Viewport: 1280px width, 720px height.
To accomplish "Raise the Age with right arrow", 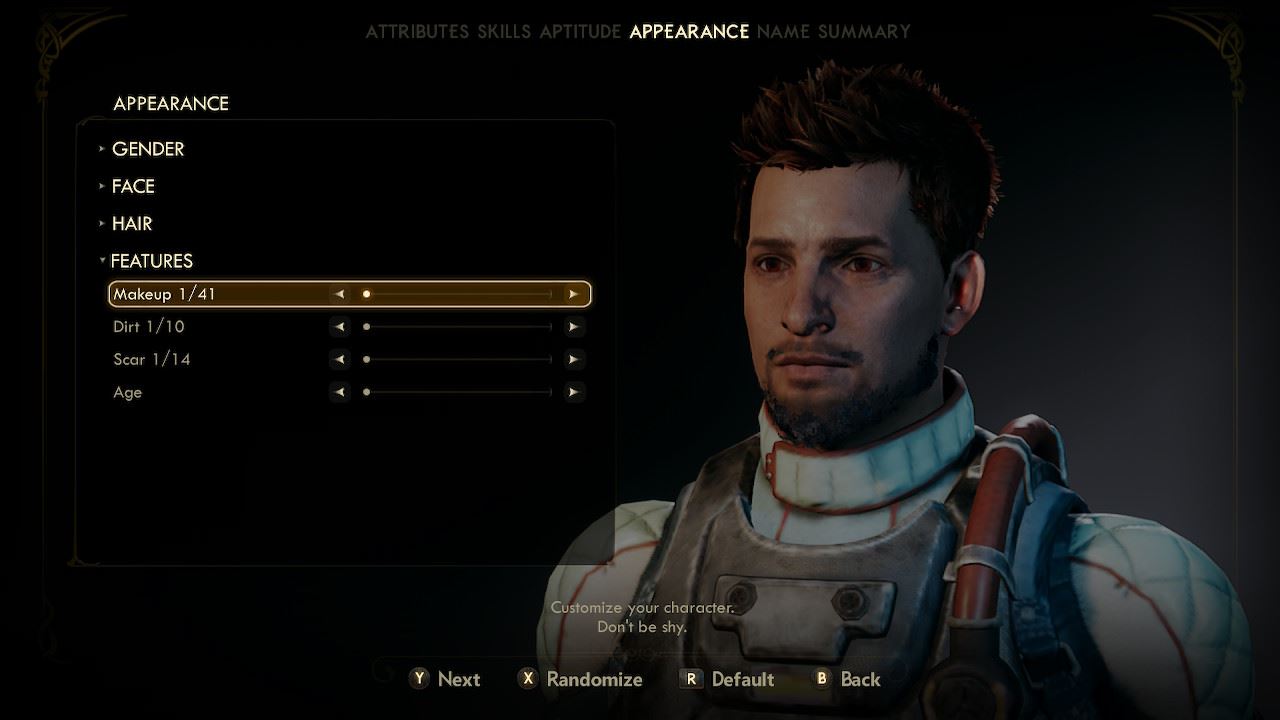I will (x=573, y=393).
